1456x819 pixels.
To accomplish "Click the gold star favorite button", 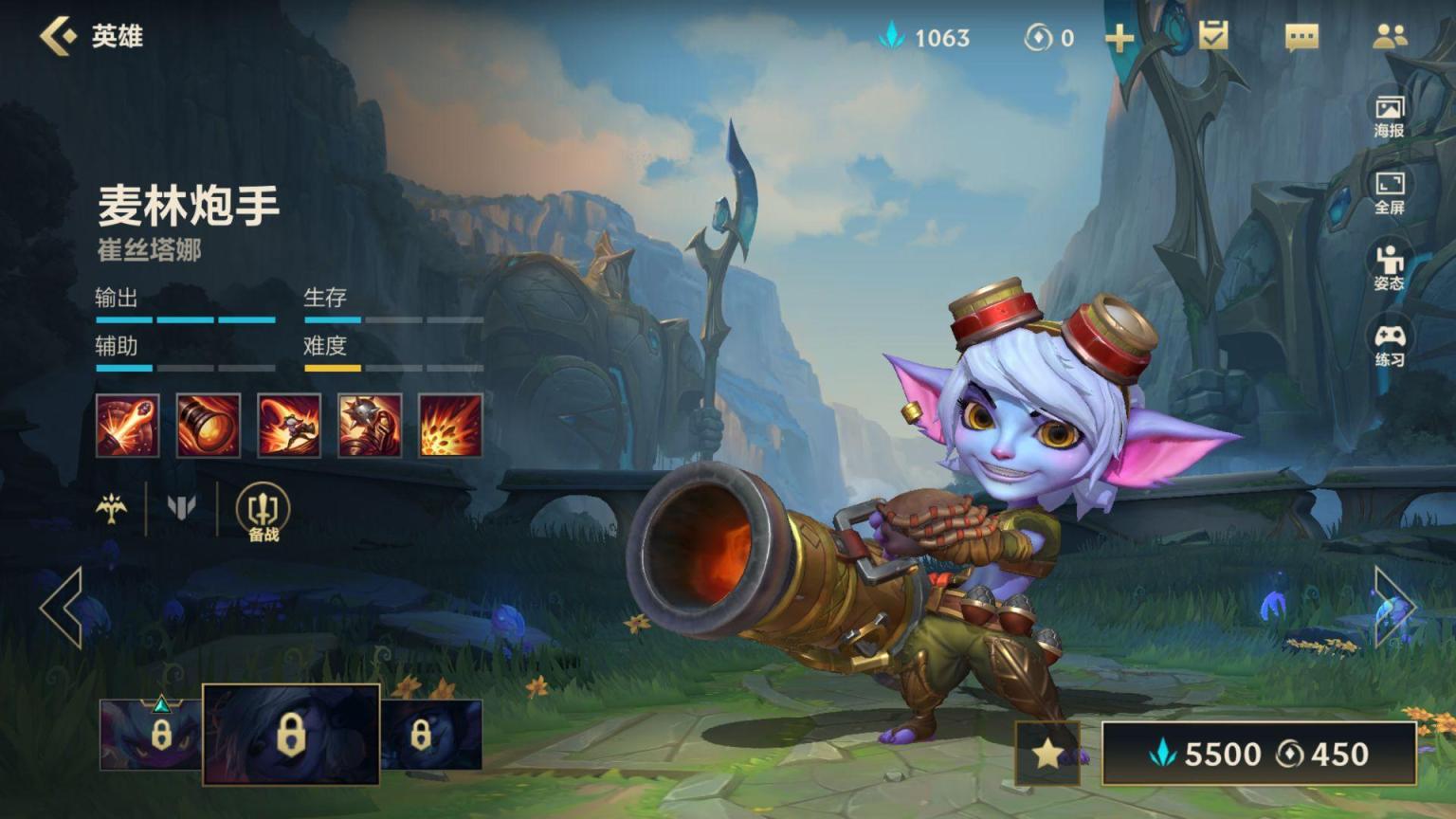I will click(1047, 754).
